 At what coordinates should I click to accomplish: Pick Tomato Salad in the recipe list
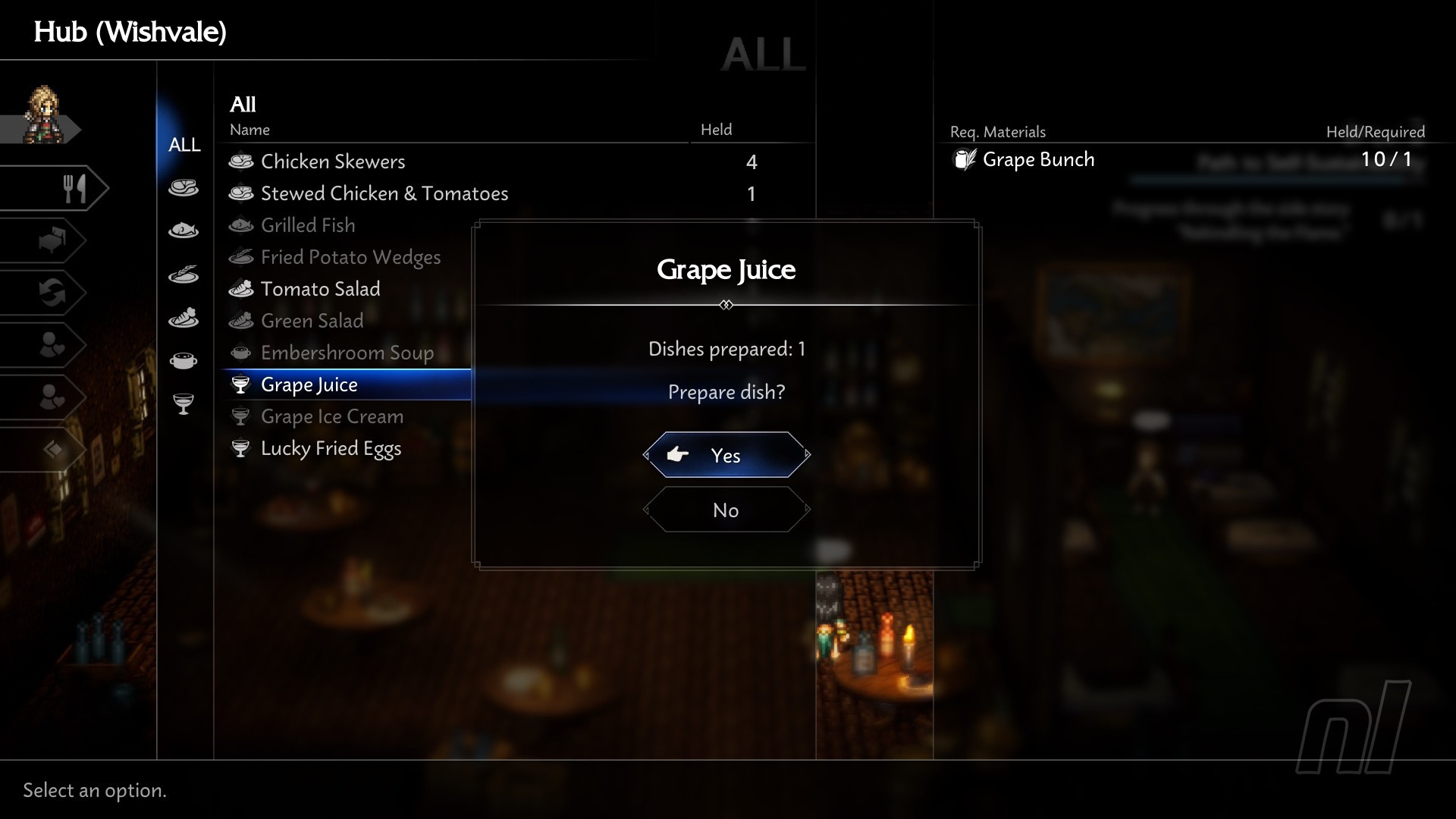[320, 289]
